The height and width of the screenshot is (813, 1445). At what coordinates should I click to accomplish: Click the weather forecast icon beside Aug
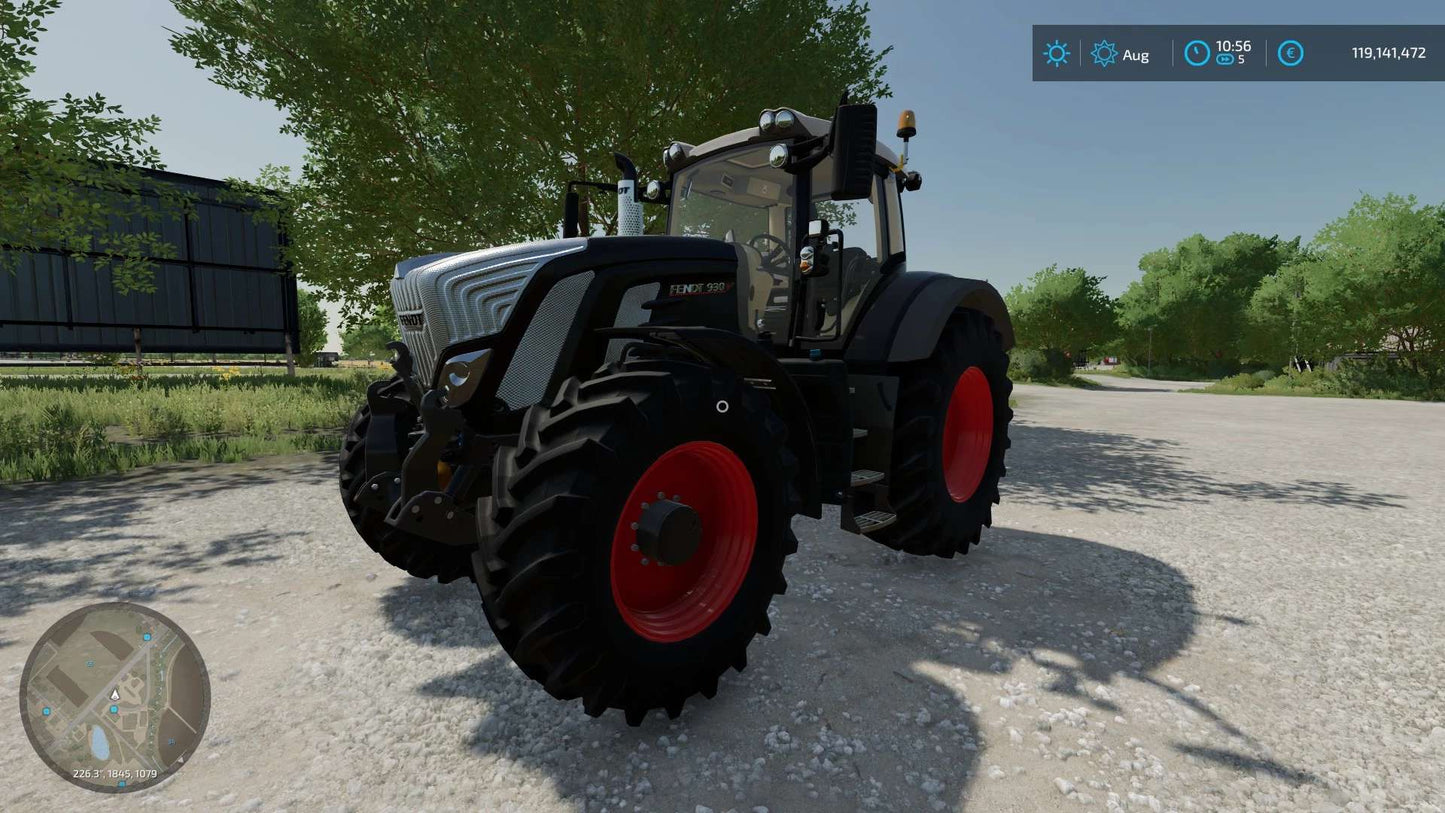click(1104, 54)
